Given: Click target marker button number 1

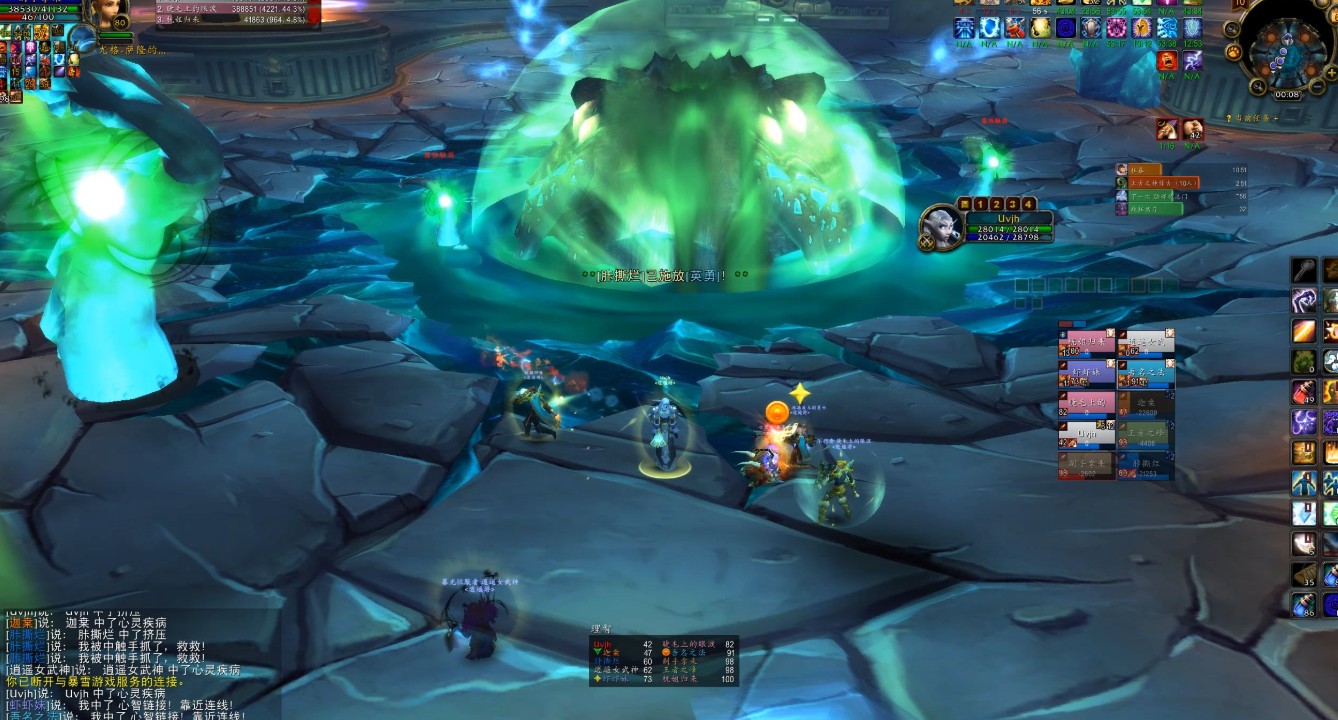Looking at the screenshot, I should (x=980, y=204).
